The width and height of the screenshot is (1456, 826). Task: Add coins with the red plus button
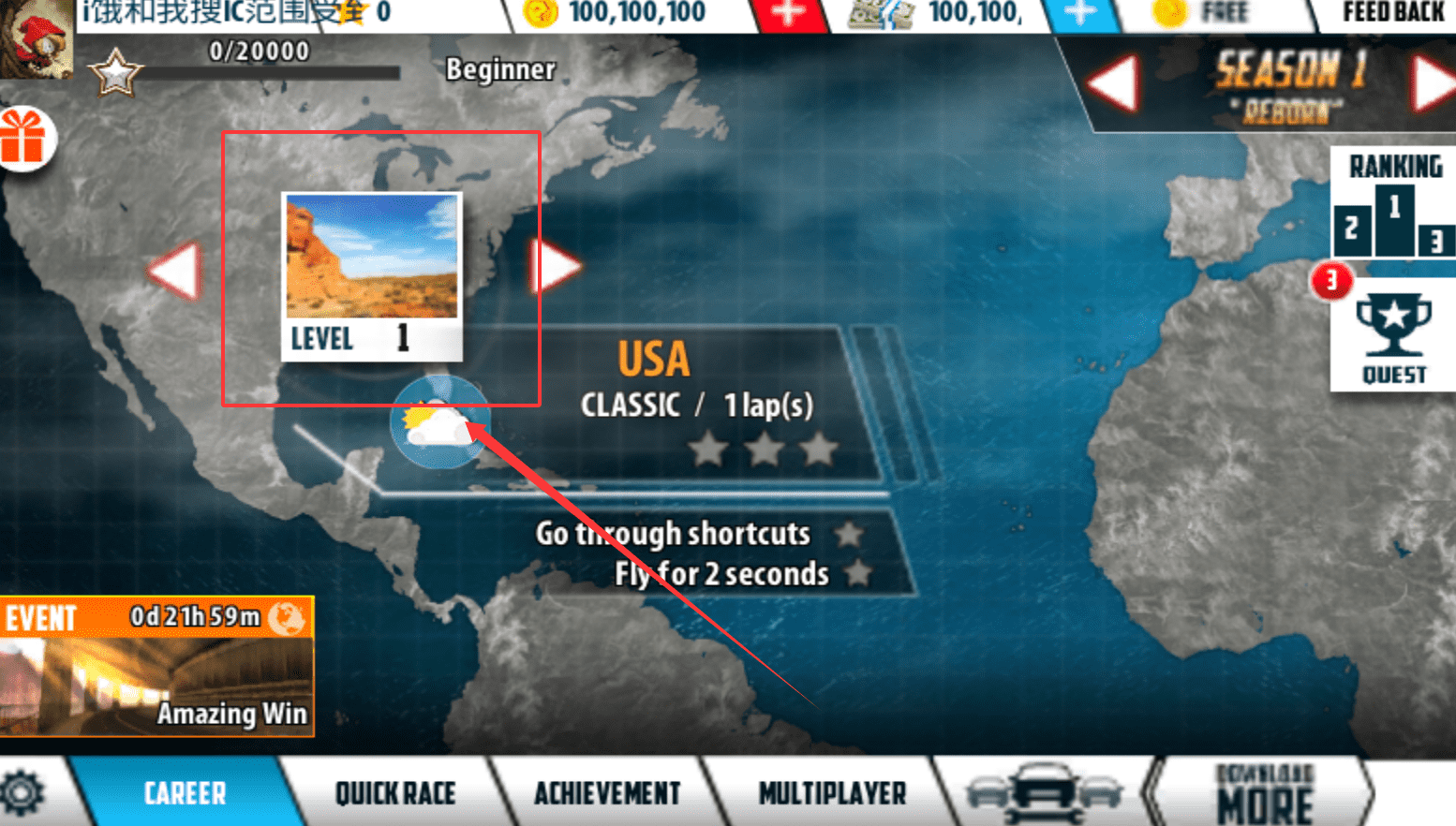(788, 13)
